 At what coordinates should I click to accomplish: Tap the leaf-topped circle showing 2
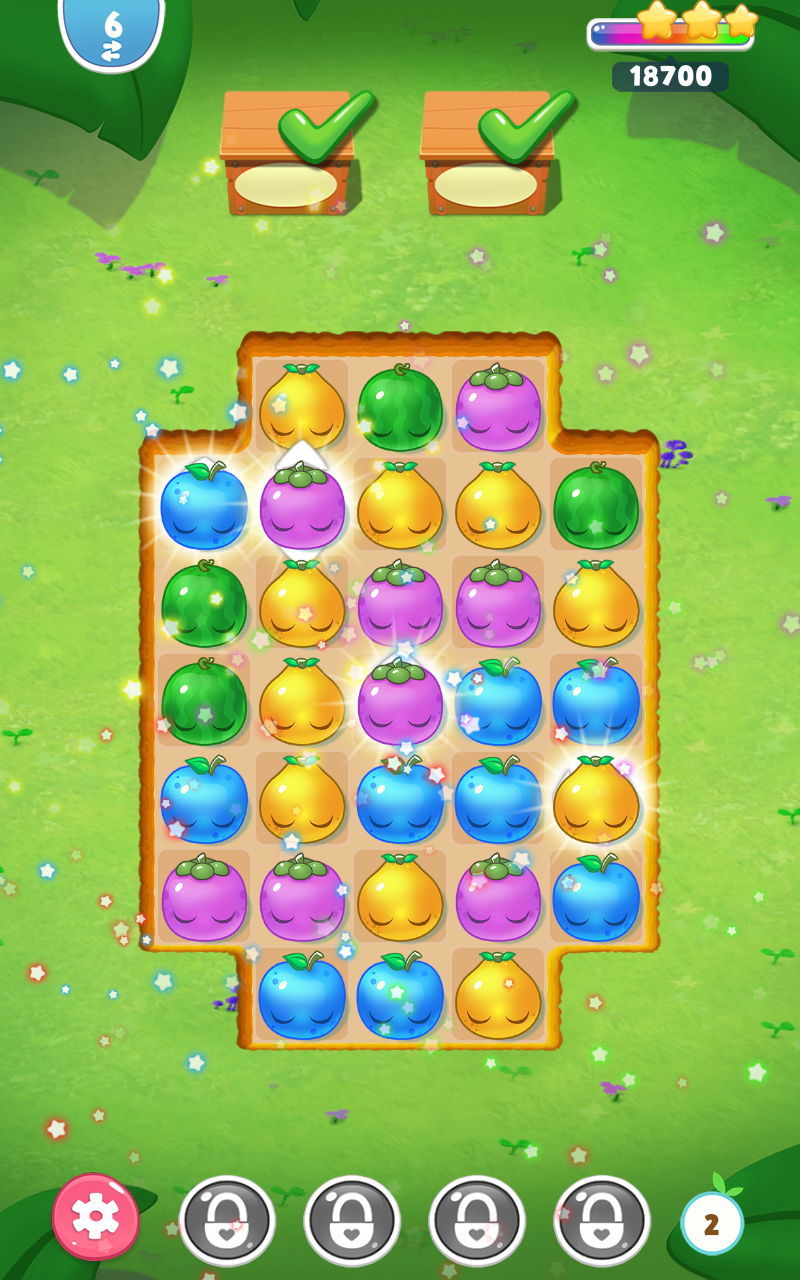pyautogui.click(x=711, y=1223)
